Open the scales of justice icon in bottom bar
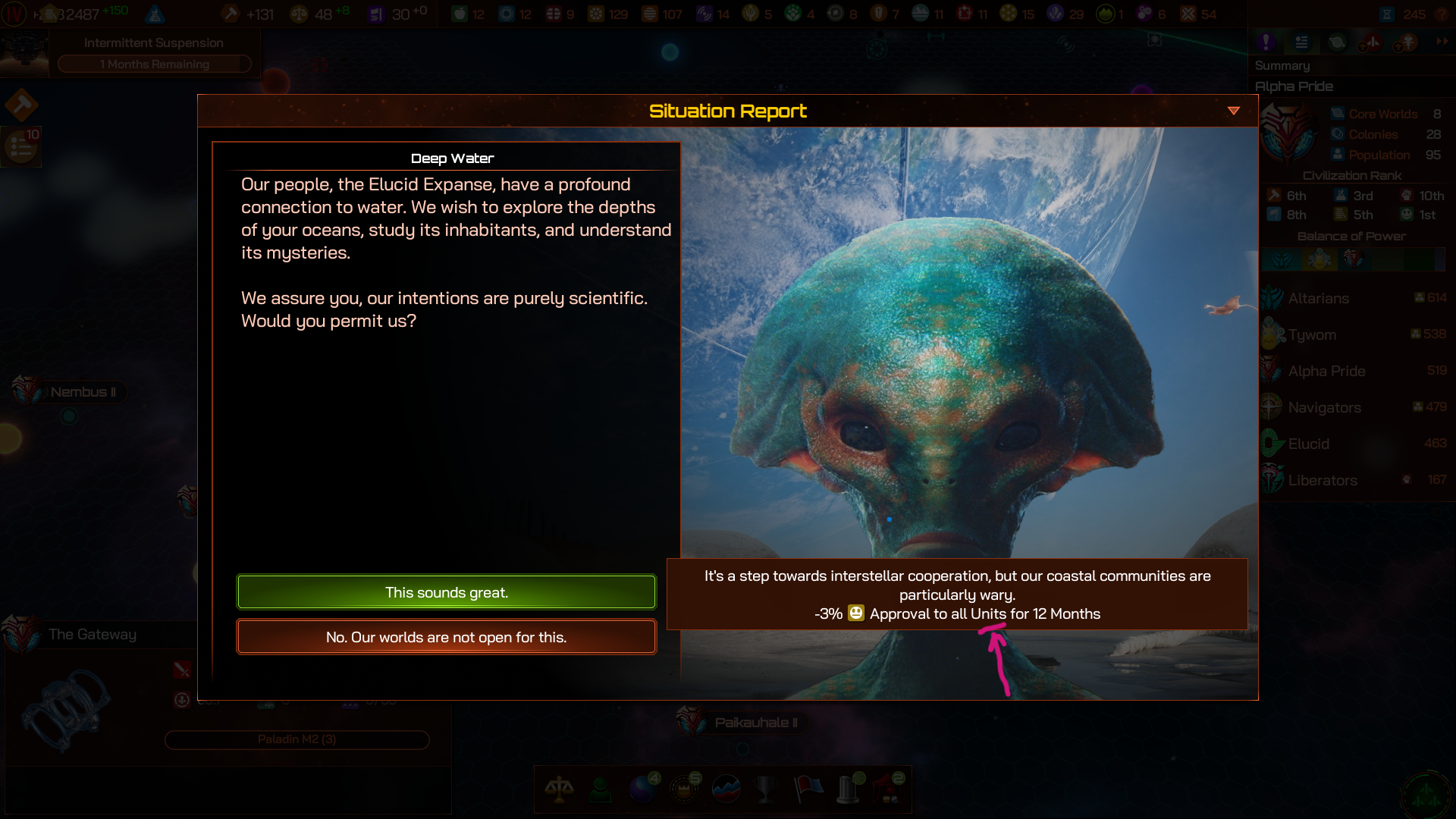This screenshot has height=819, width=1456. 559,789
